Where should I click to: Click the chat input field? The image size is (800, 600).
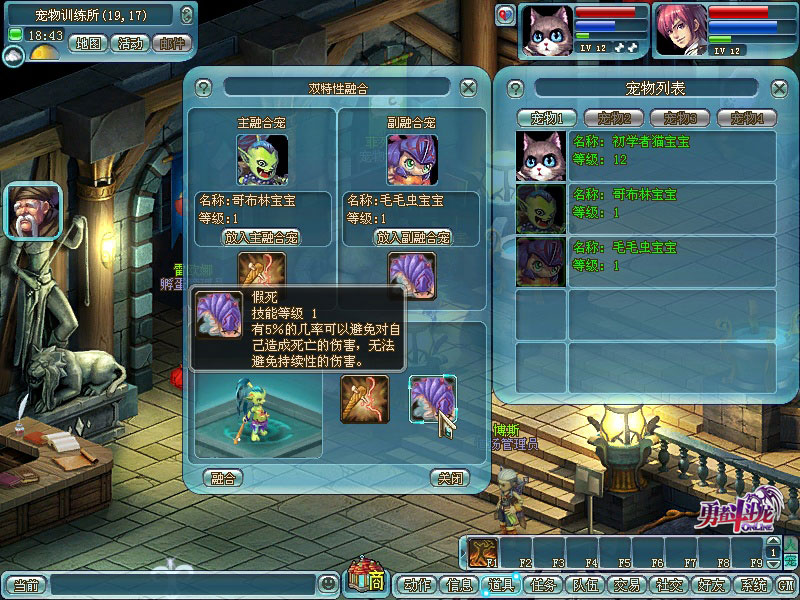click(184, 584)
